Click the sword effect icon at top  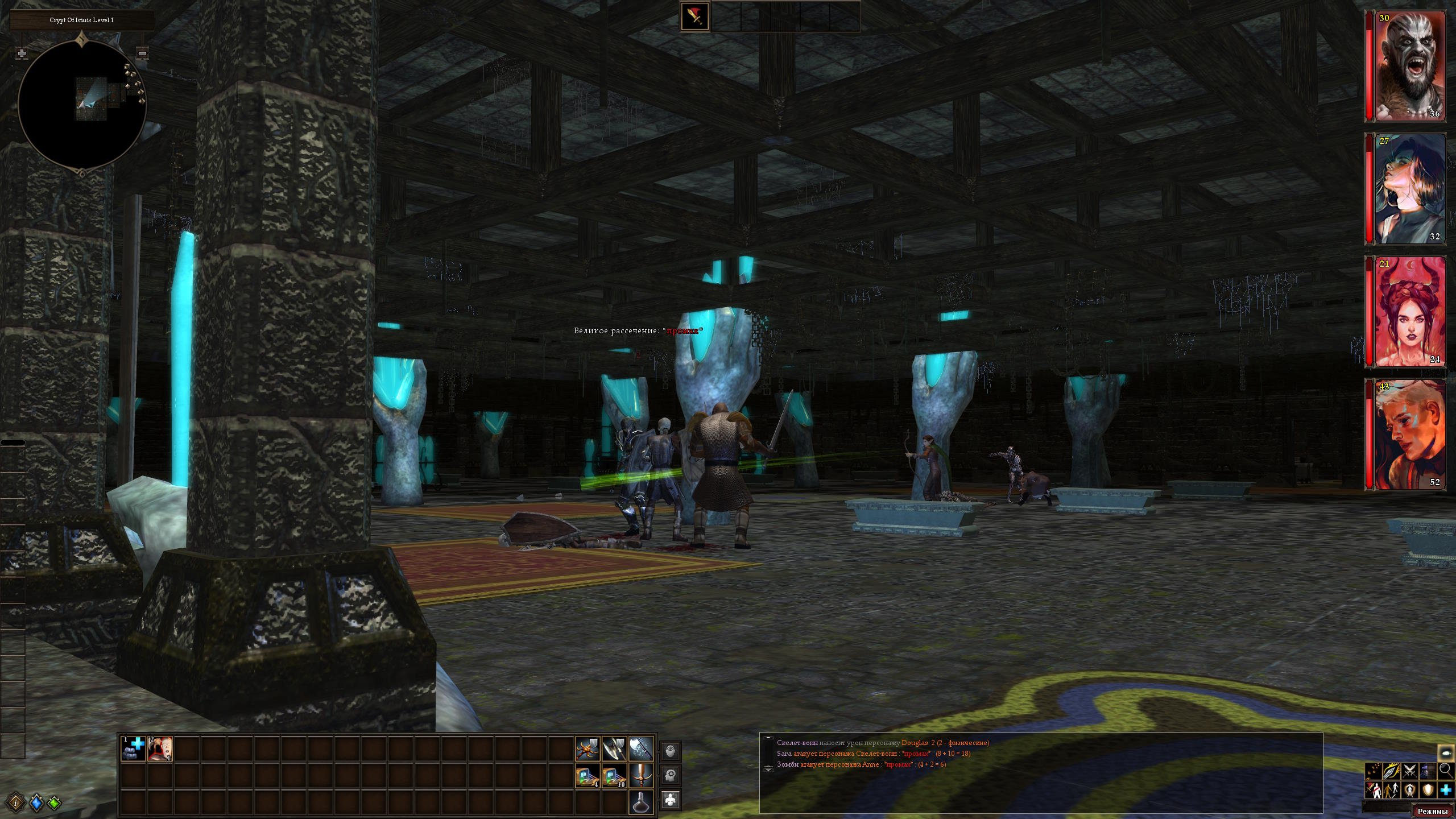(x=695, y=16)
